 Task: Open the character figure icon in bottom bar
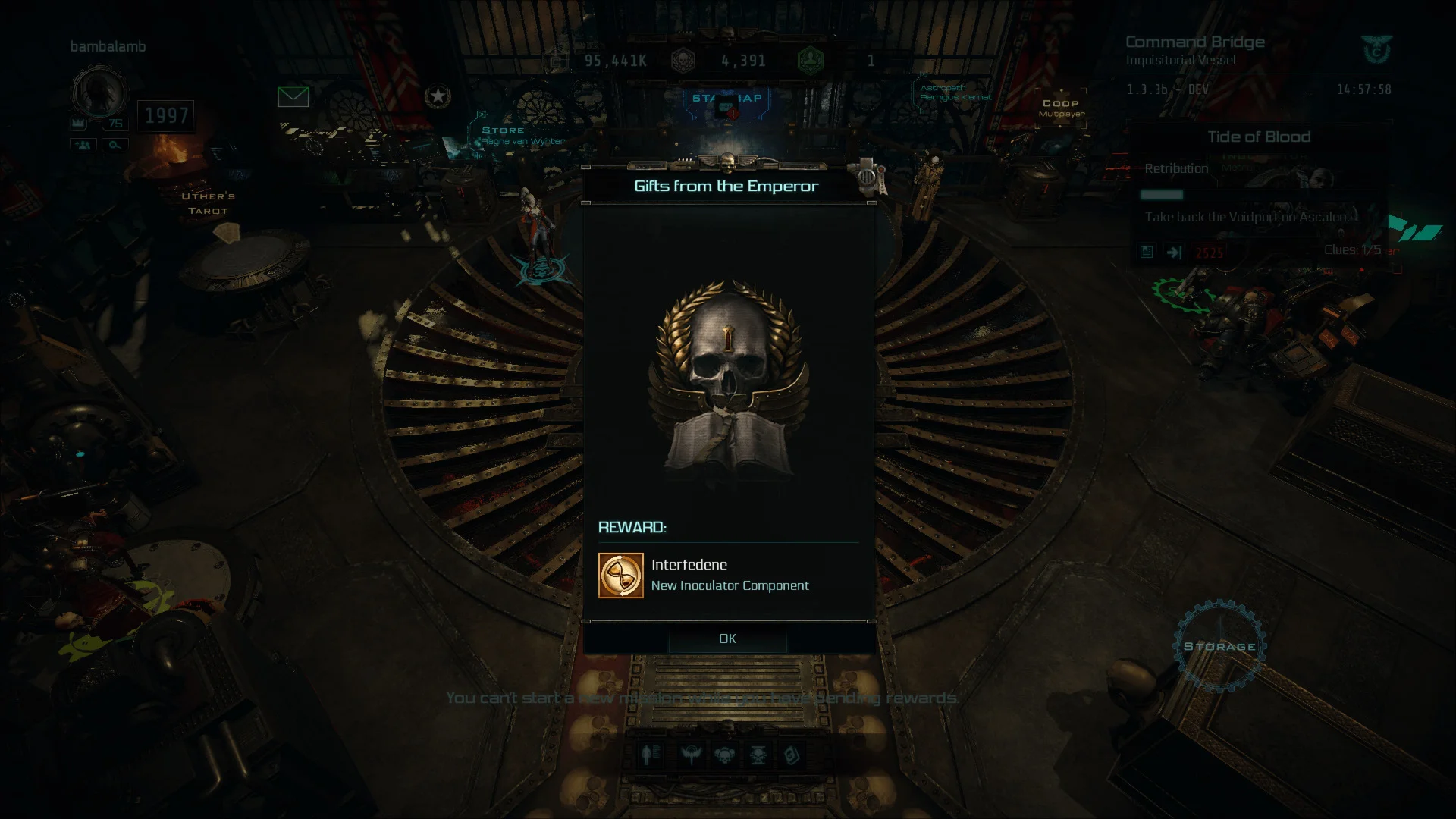[x=651, y=755]
